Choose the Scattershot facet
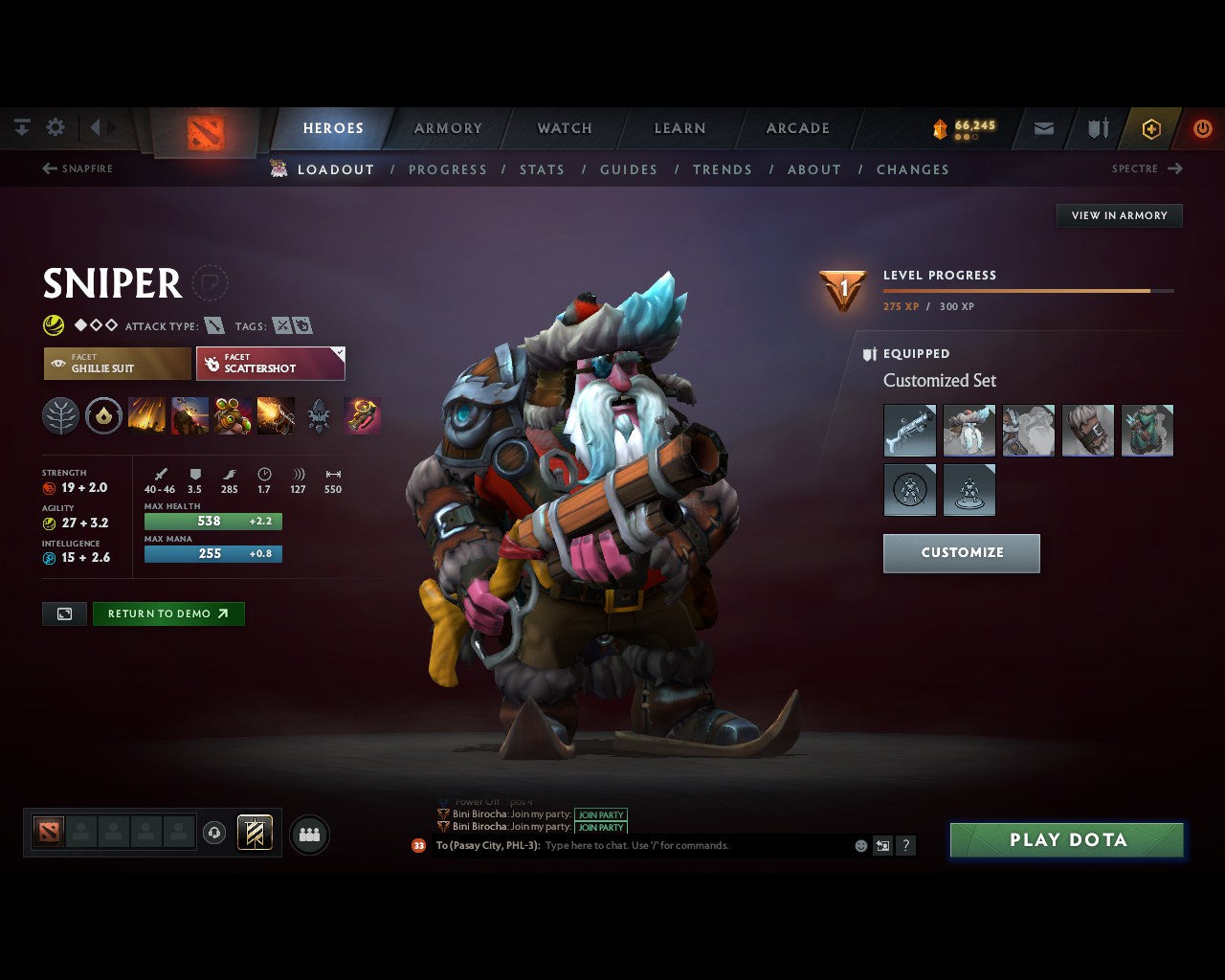This screenshot has height=980, width=1225. pos(271,364)
